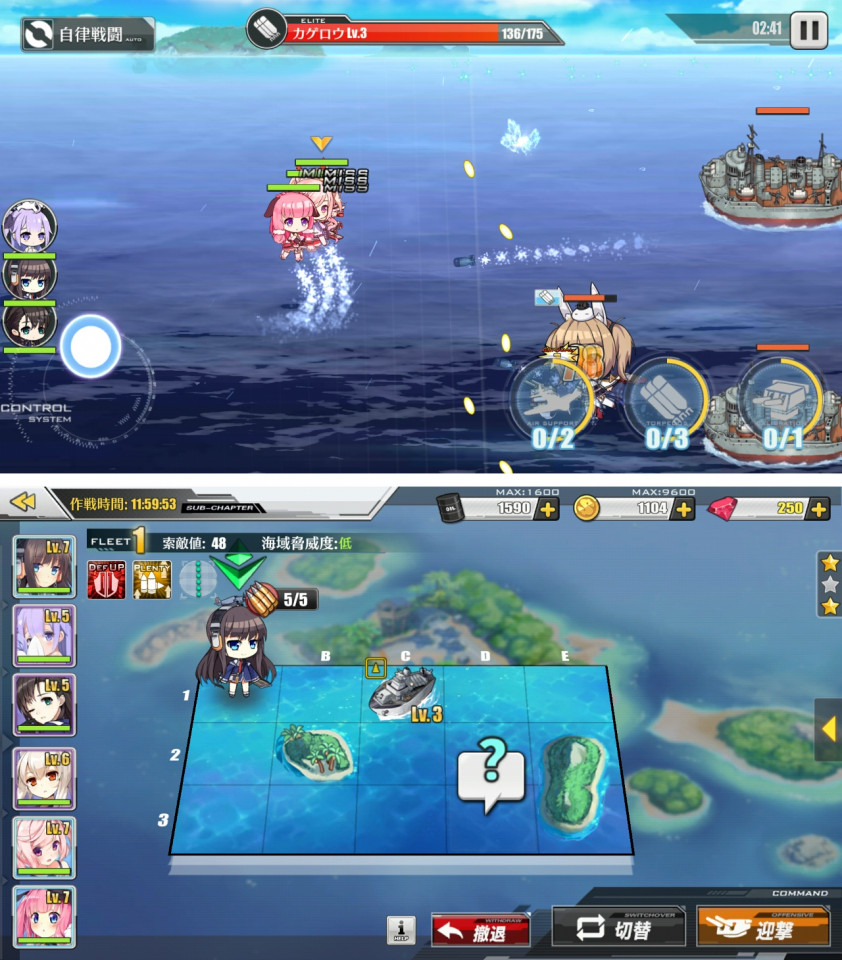This screenshot has width=842, height=960.
Task: Add more oil with the plus button
Action: [548, 509]
